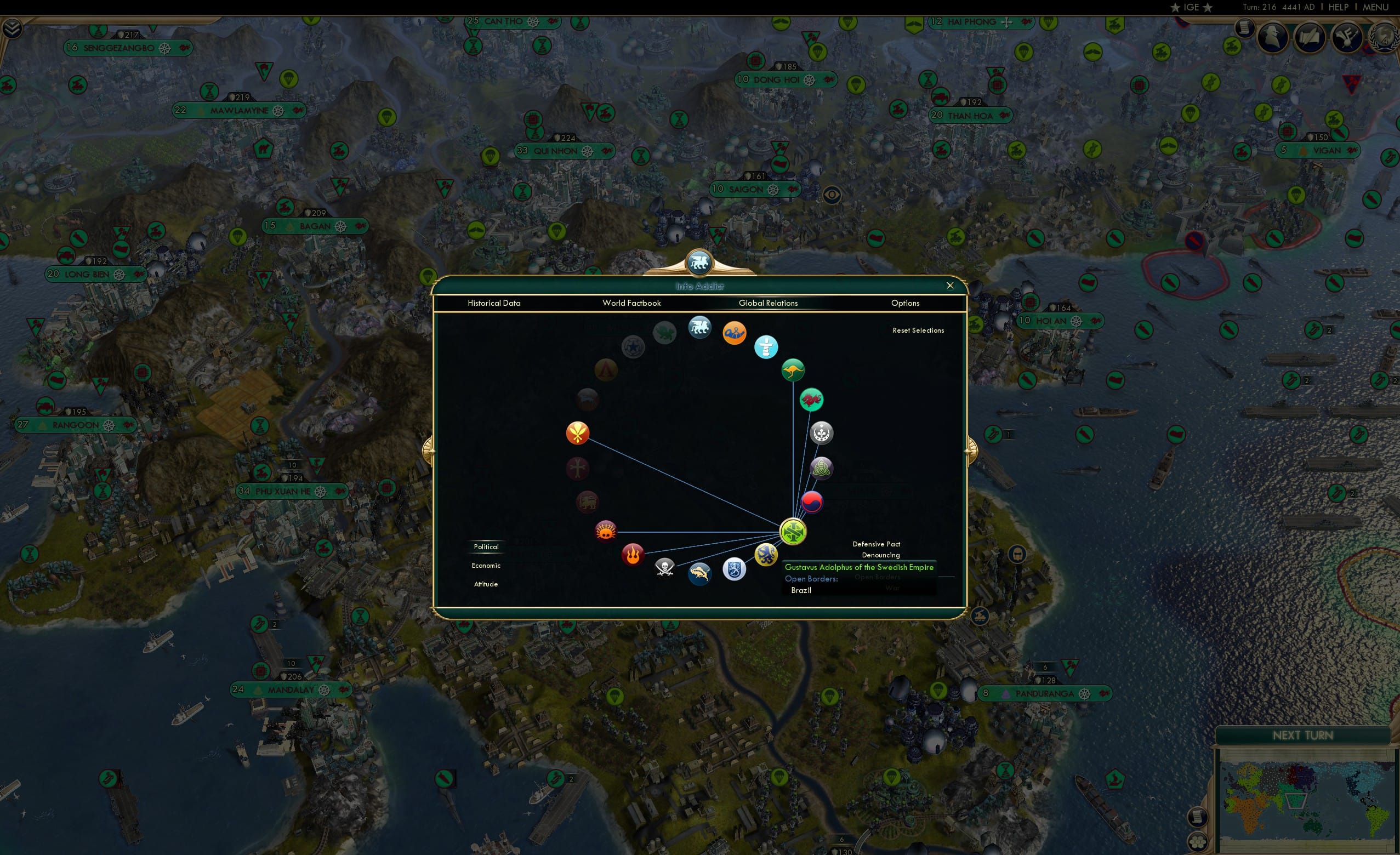Select the Korea yin-yang civilization icon
This screenshot has height=855, width=1400.
point(812,501)
